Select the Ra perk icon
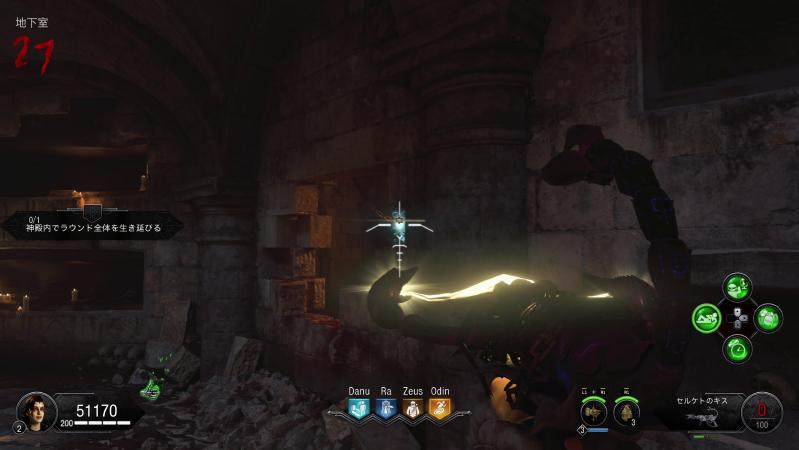The height and width of the screenshot is (450, 799). click(386, 408)
